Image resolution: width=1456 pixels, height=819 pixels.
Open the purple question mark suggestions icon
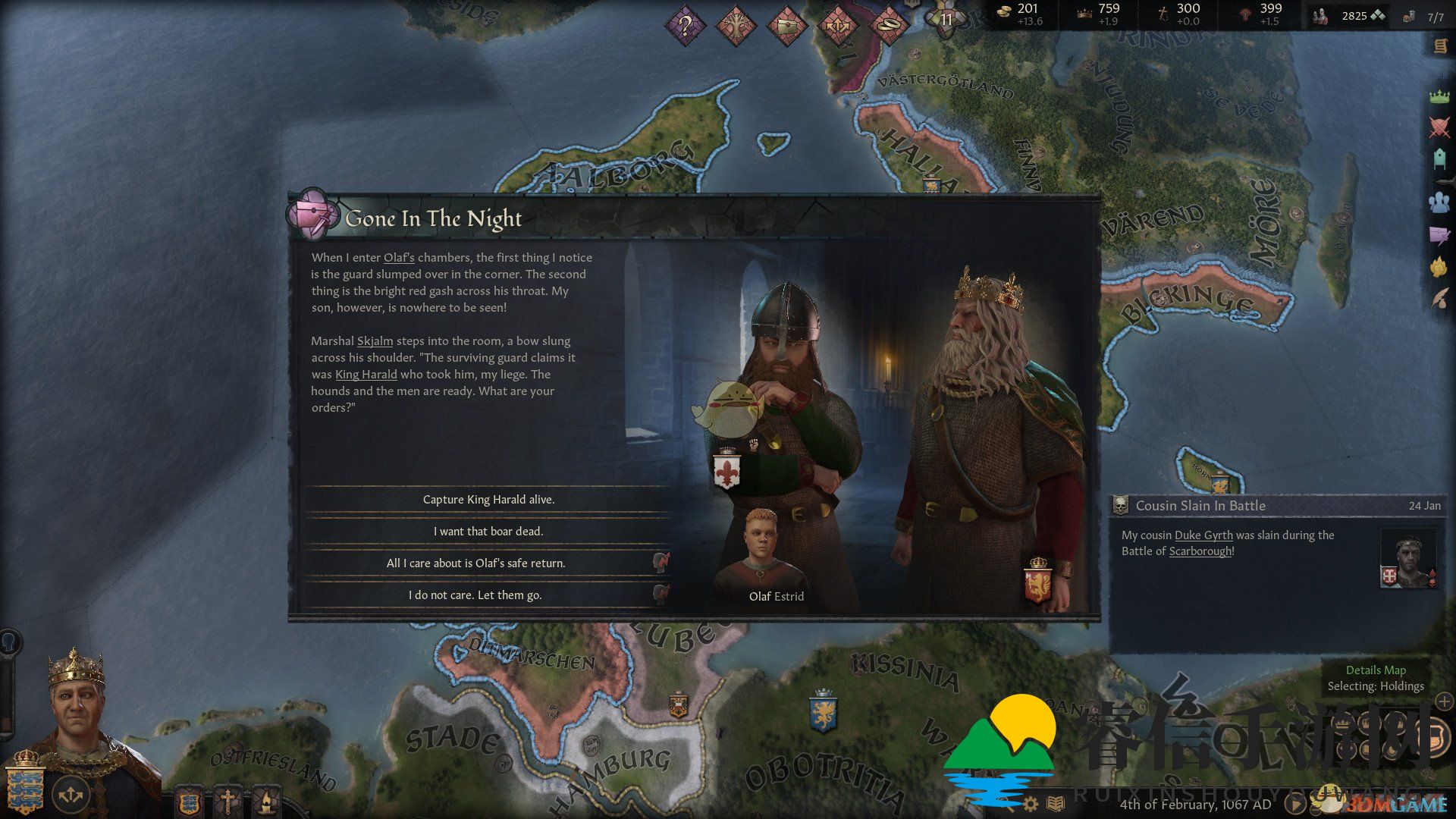(x=685, y=27)
